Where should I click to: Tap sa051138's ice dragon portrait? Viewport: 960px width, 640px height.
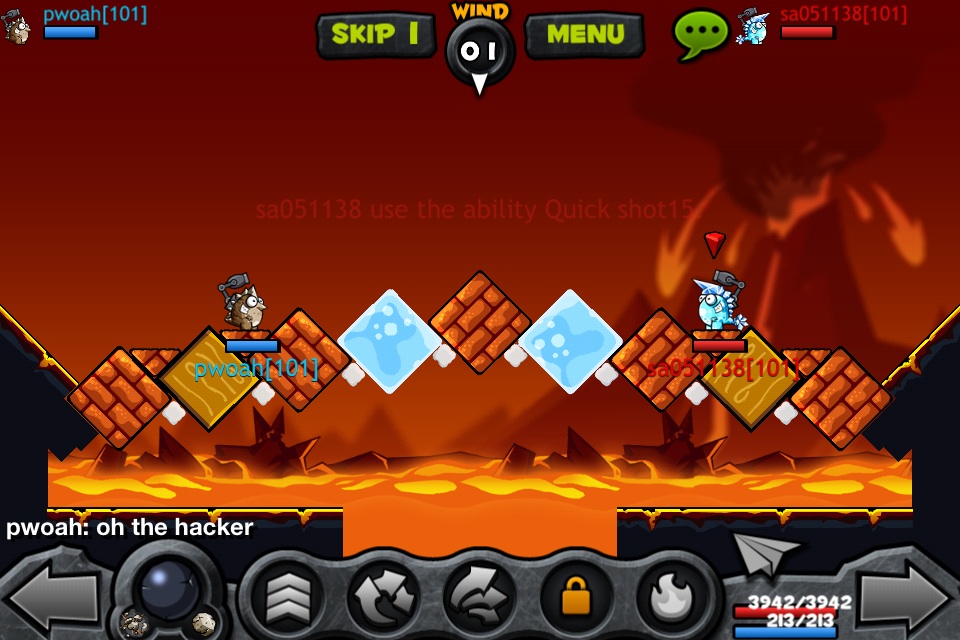(x=752, y=26)
